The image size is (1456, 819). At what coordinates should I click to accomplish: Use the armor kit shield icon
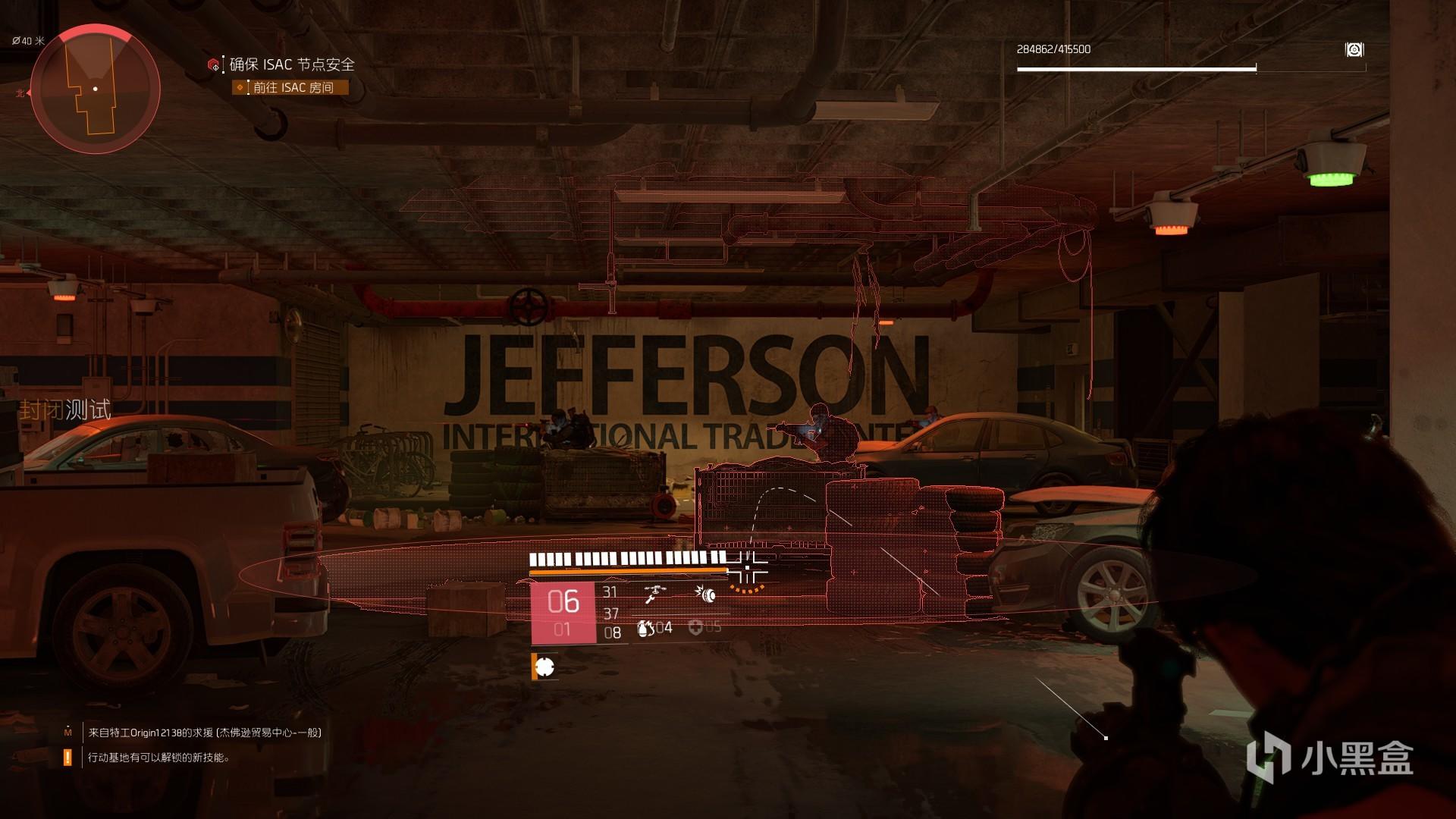(x=695, y=627)
